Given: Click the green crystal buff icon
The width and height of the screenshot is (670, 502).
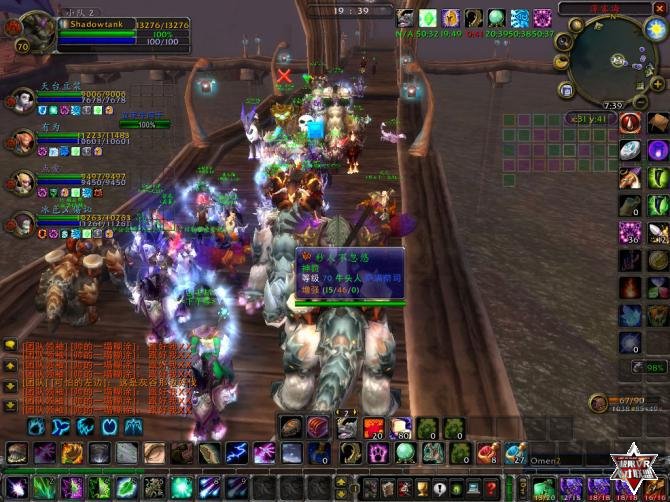Looking at the screenshot, I should click(x=428, y=18).
